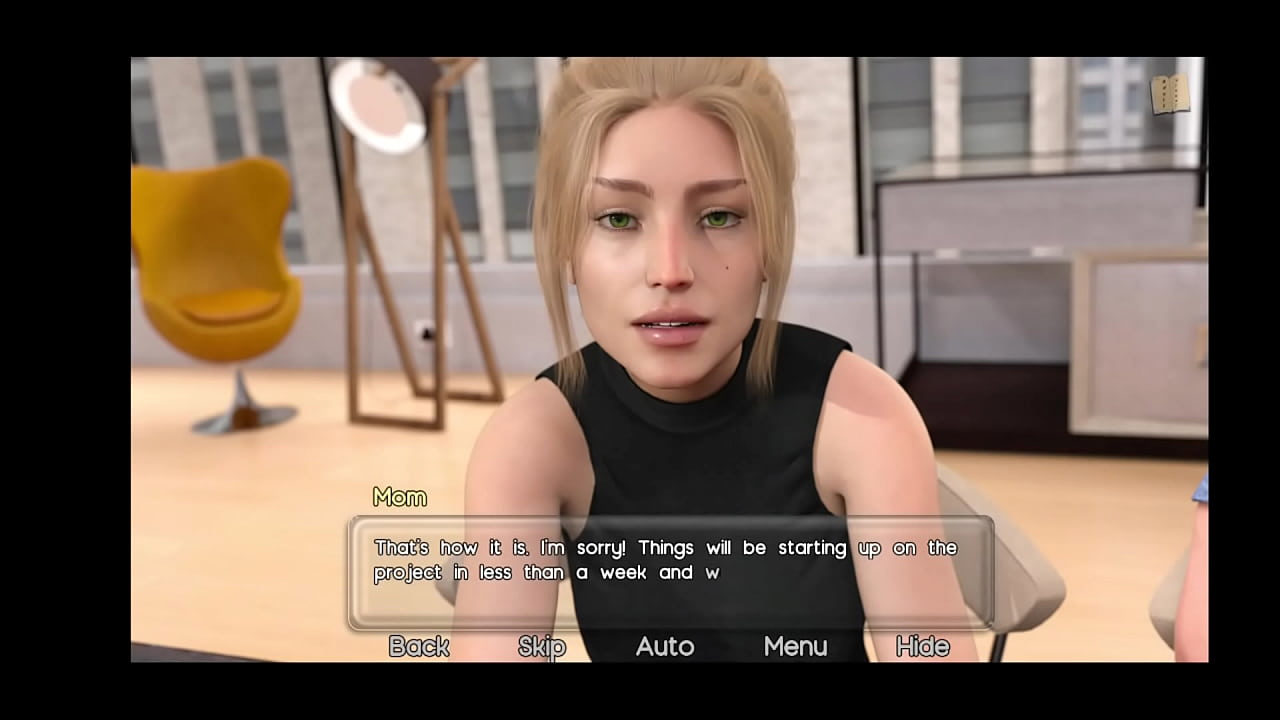Skip through the dialogue
Image resolution: width=1280 pixels, height=720 pixels.
pyautogui.click(x=542, y=647)
